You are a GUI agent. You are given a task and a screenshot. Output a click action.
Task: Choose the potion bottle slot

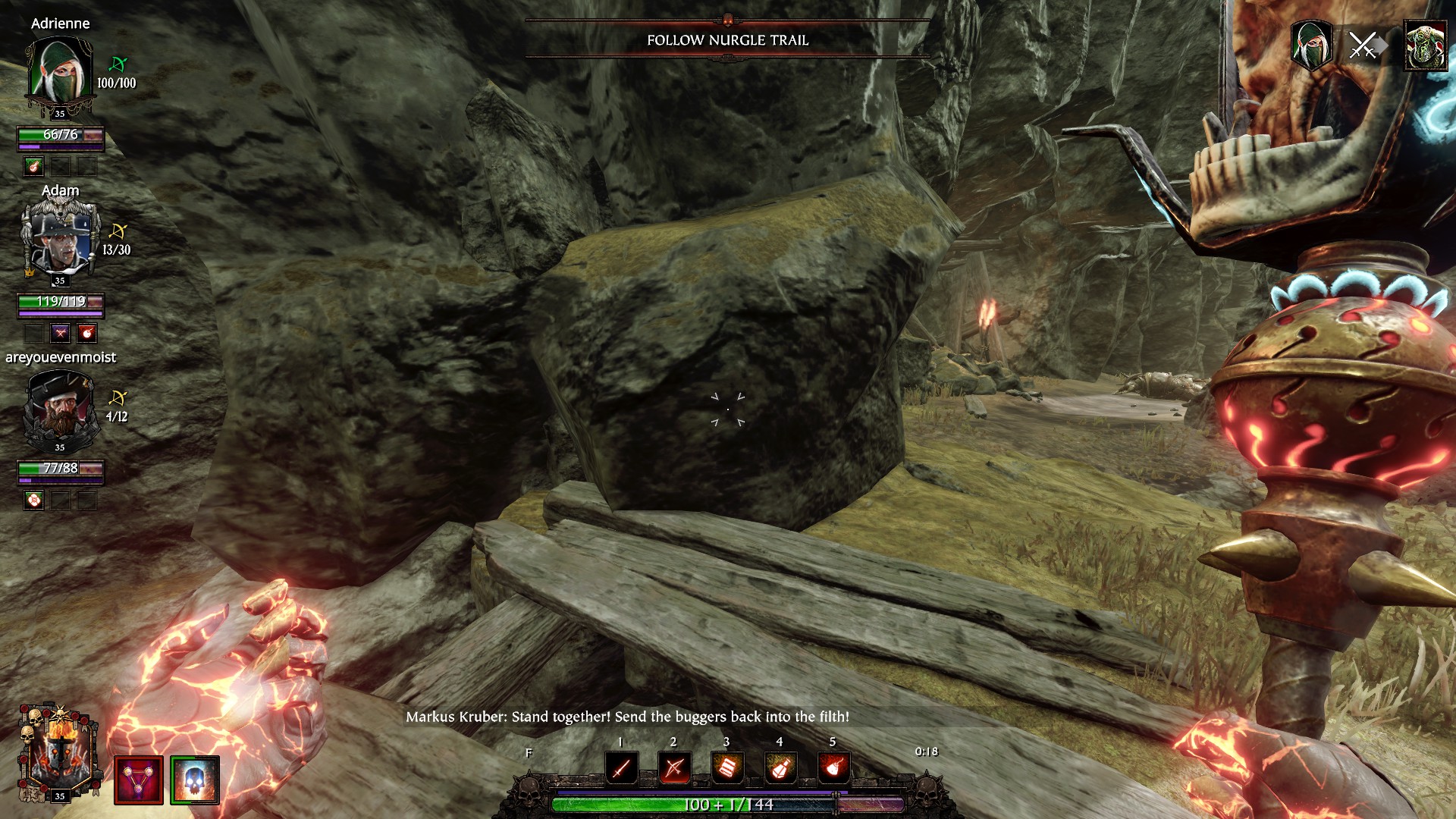[x=780, y=769]
